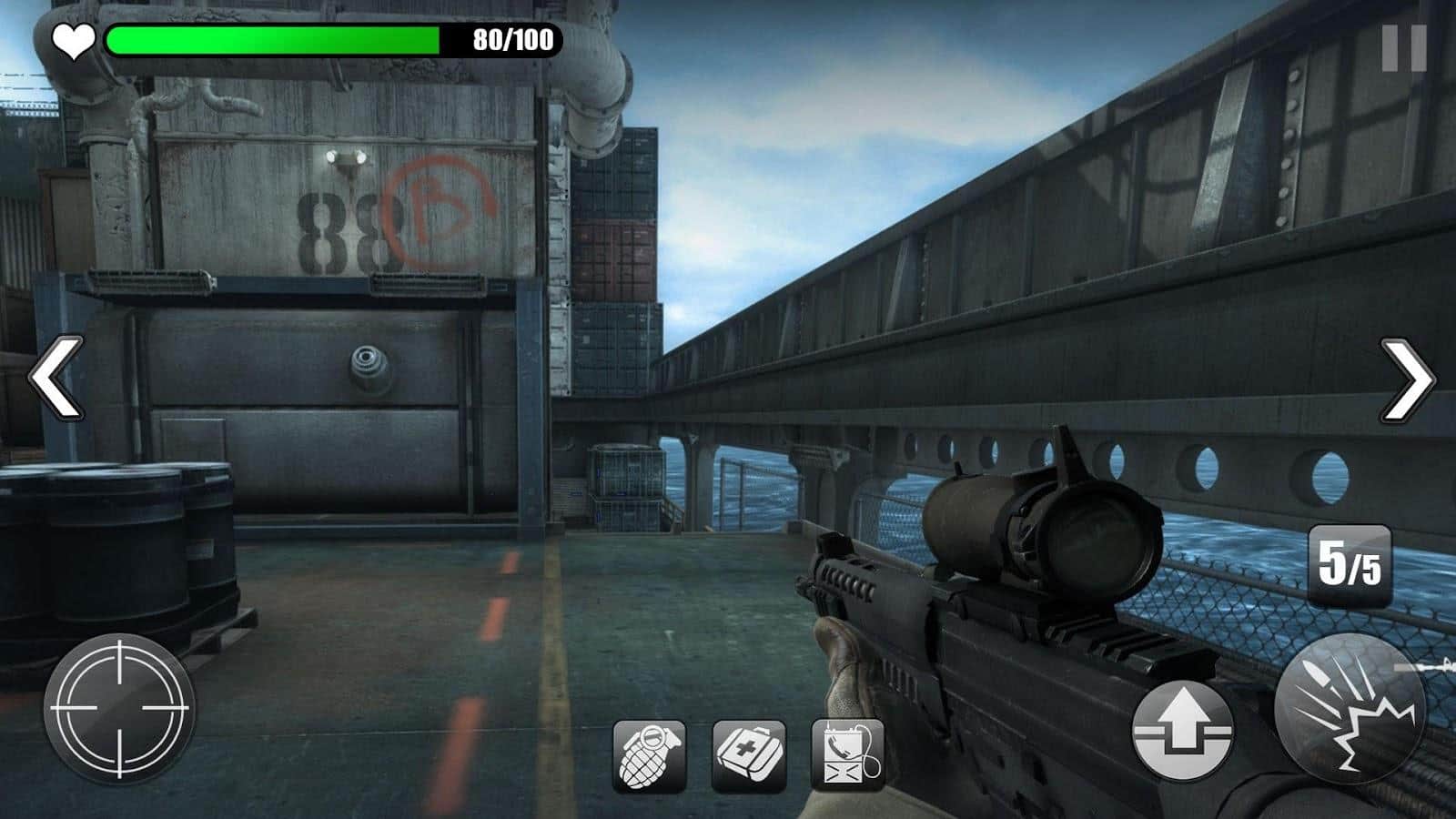The image size is (1456, 819).
Task: Click the heart health icon
Action: coord(72,40)
